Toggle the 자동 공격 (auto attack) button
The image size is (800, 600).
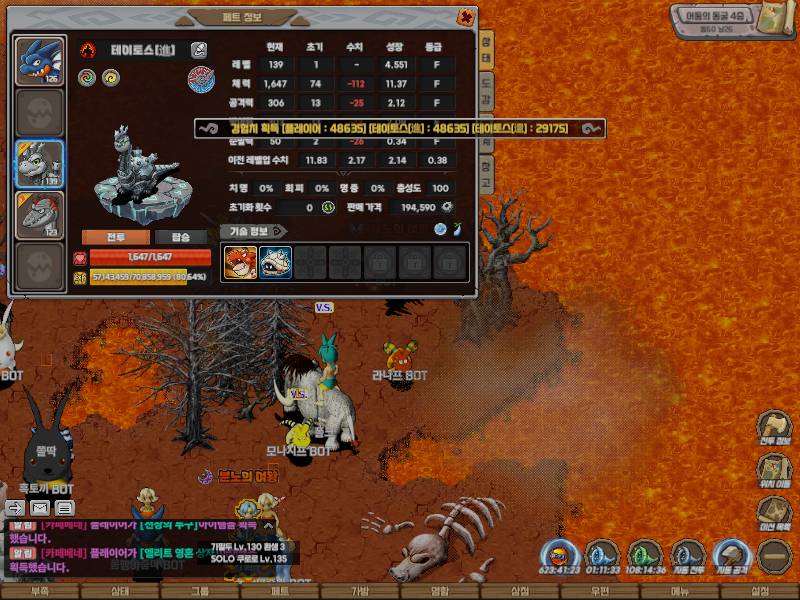point(733,556)
